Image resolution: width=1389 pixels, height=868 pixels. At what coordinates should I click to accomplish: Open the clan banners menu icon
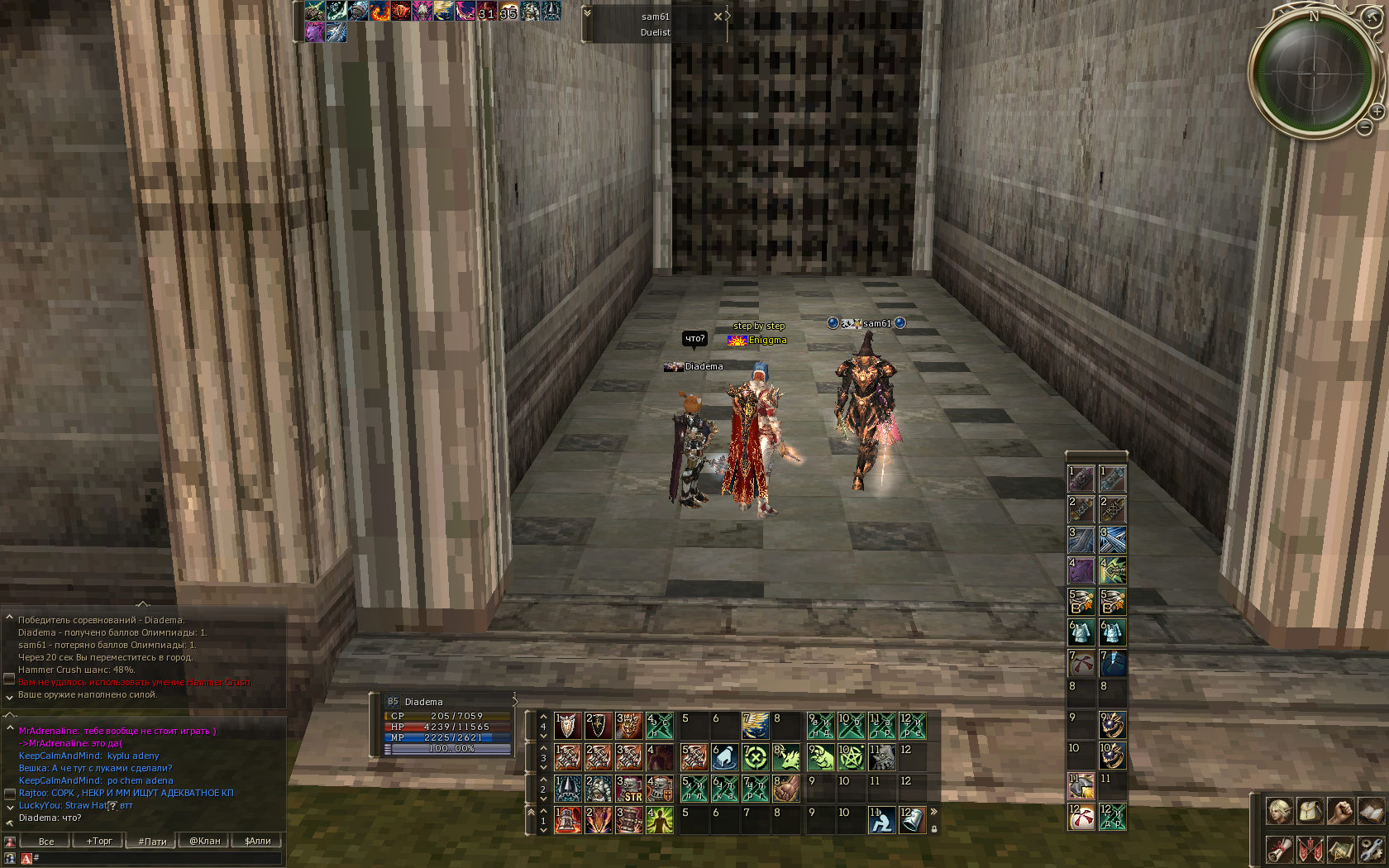[1310, 849]
